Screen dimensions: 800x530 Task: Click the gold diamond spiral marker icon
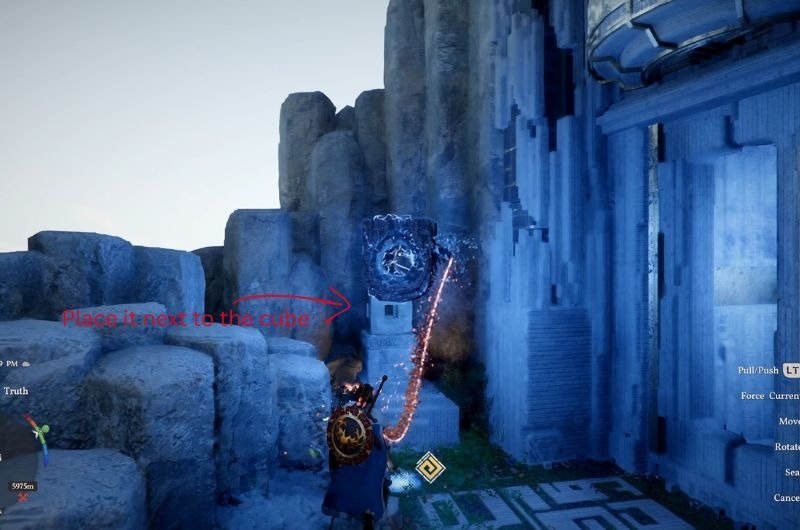431,465
